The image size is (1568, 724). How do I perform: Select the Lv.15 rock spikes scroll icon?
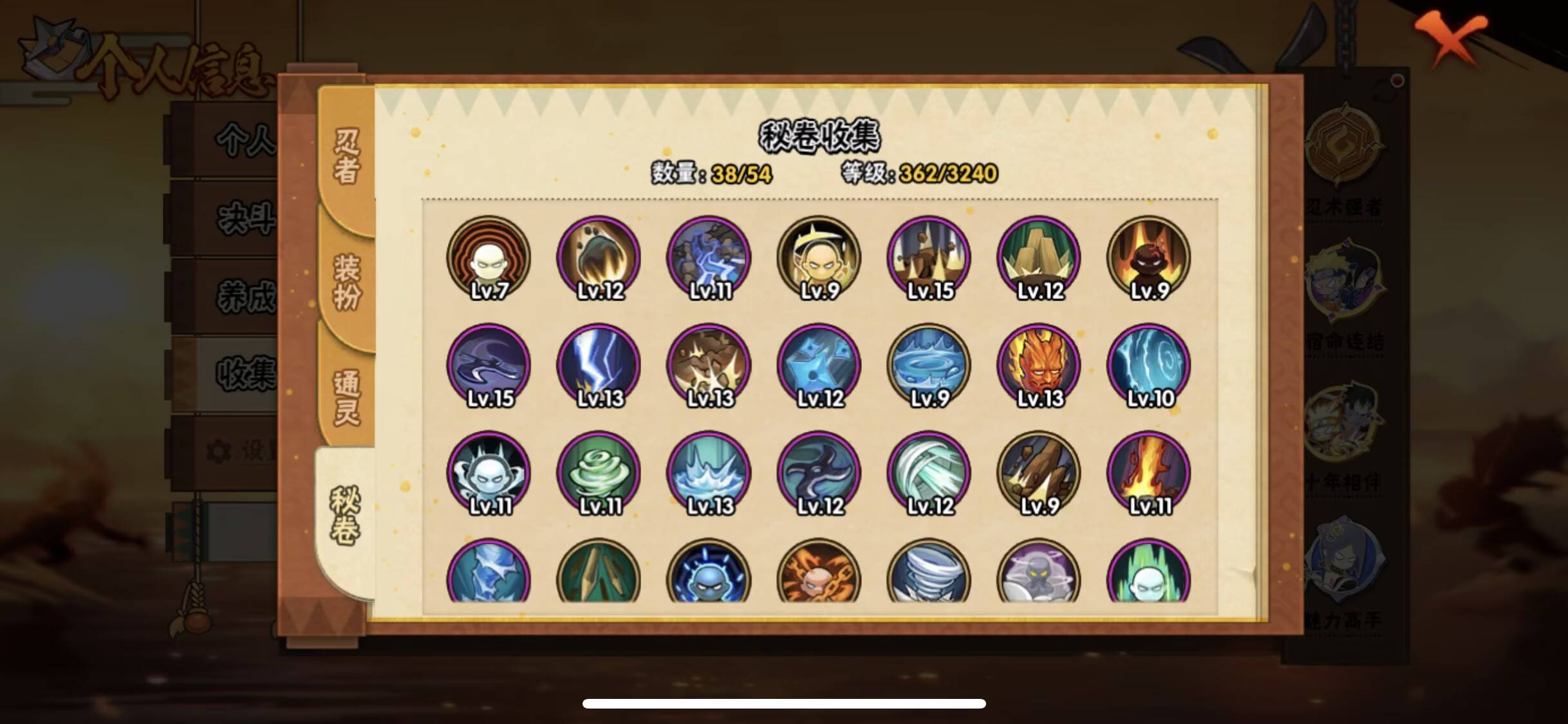(928, 257)
